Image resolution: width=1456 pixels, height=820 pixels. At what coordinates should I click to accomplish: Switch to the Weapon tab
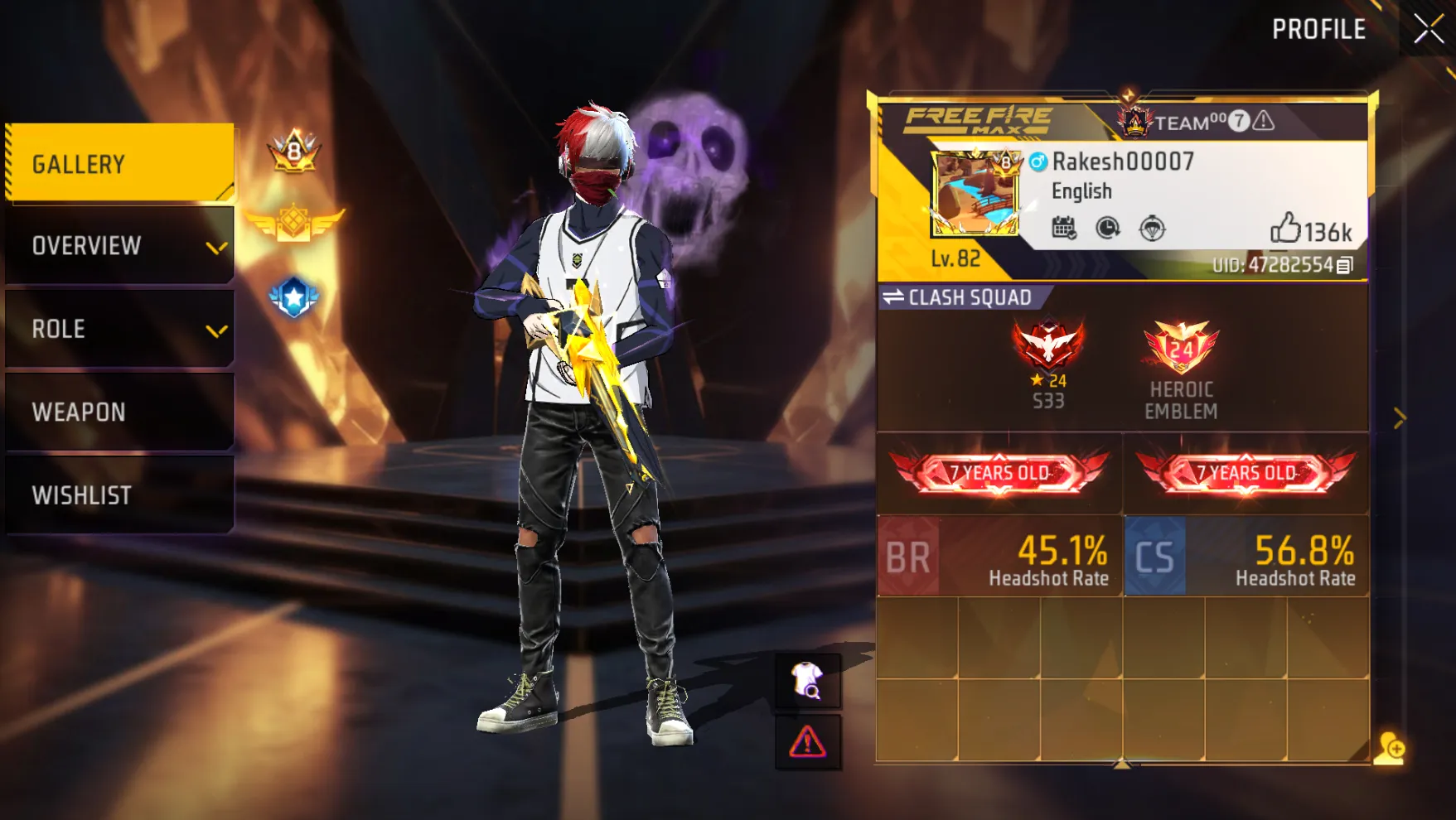click(x=120, y=412)
